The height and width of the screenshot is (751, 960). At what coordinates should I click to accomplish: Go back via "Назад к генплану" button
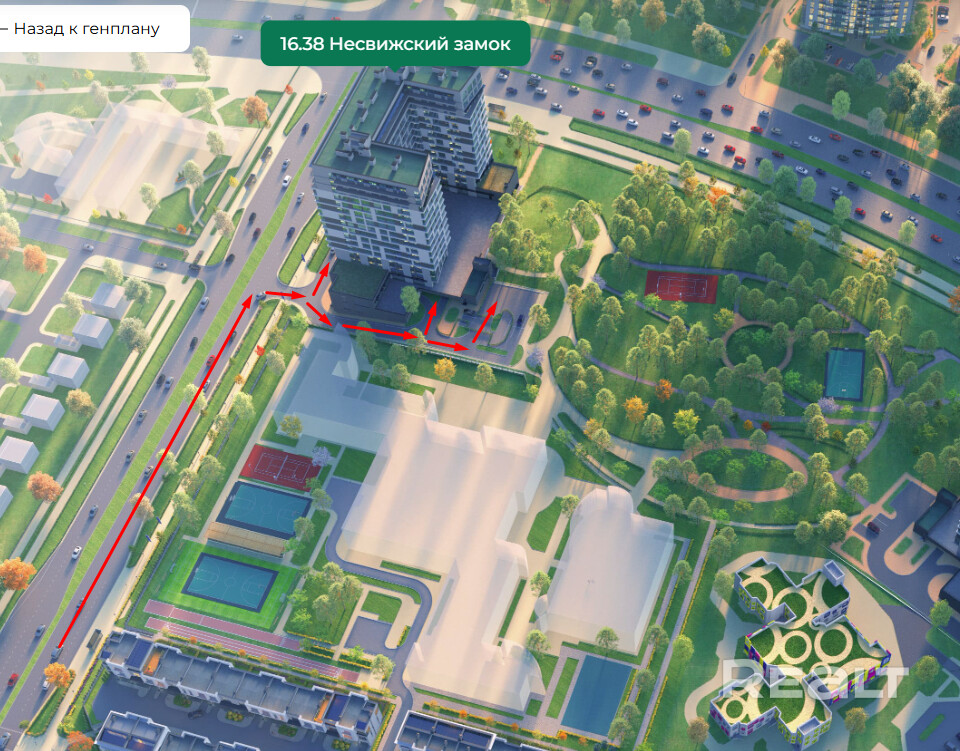[x=88, y=29]
